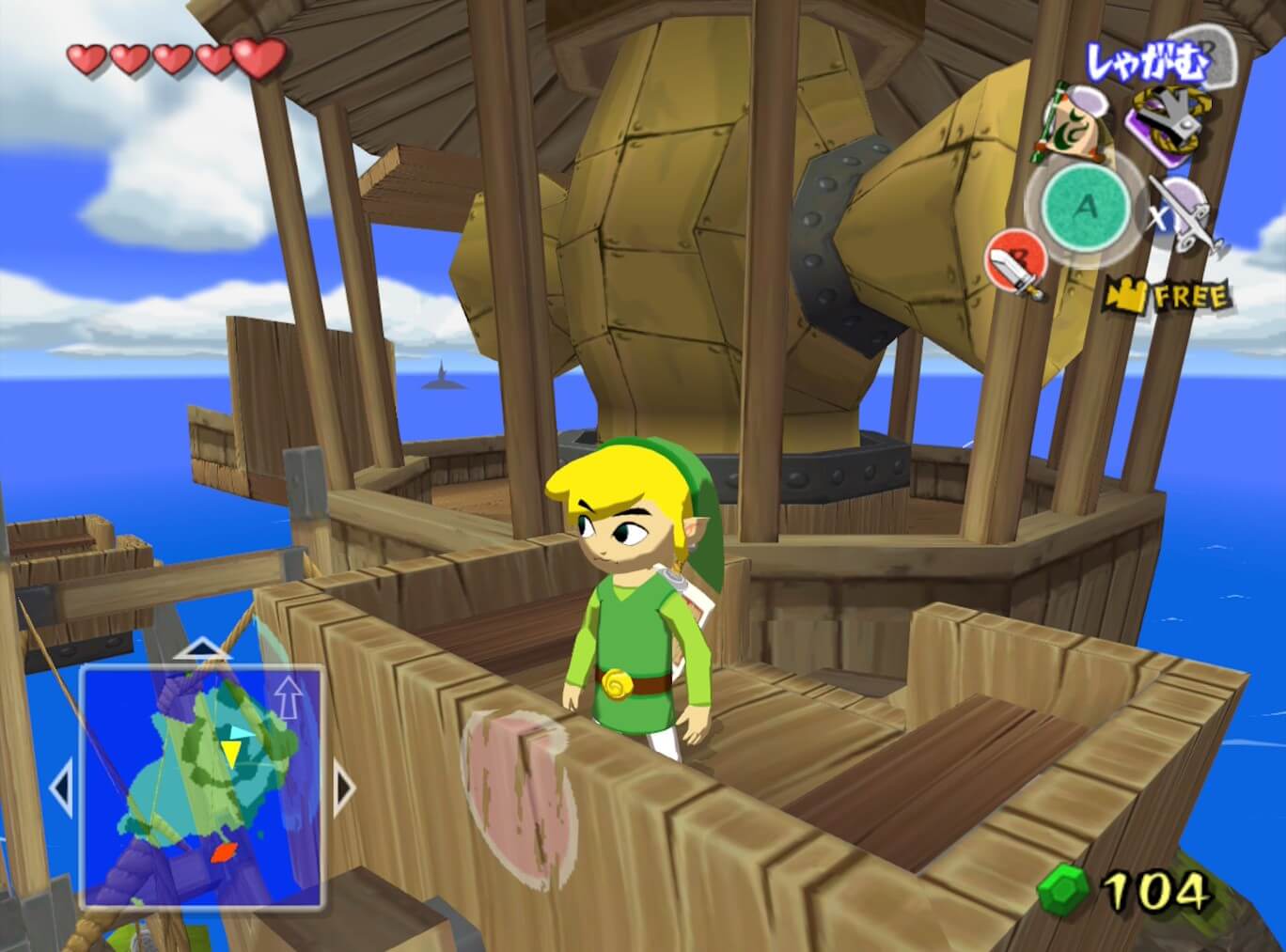Click the minimap's right arrow
This screenshot has width=1286, height=952.
coord(344,788)
